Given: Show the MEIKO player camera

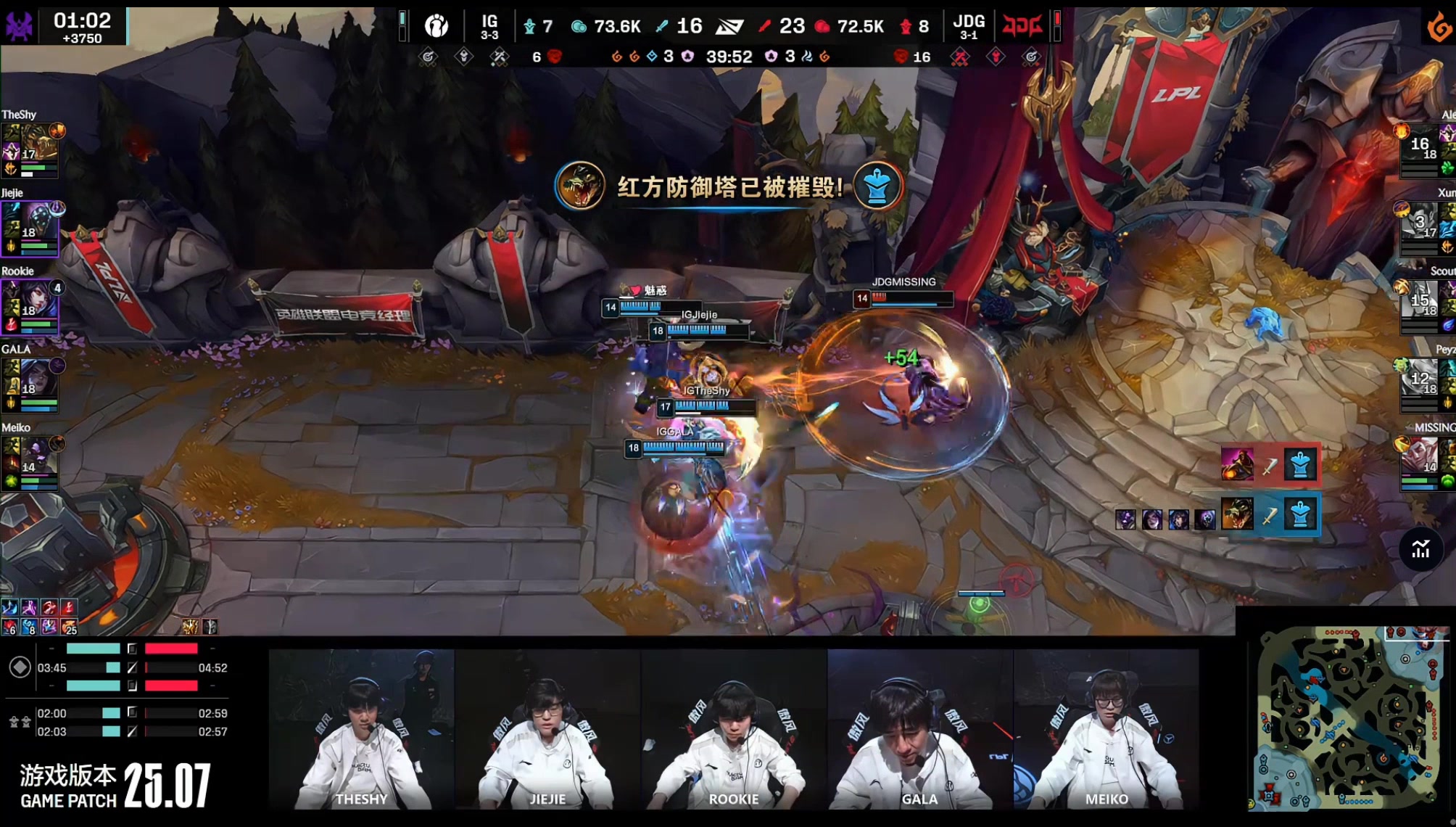Looking at the screenshot, I should (1107, 729).
